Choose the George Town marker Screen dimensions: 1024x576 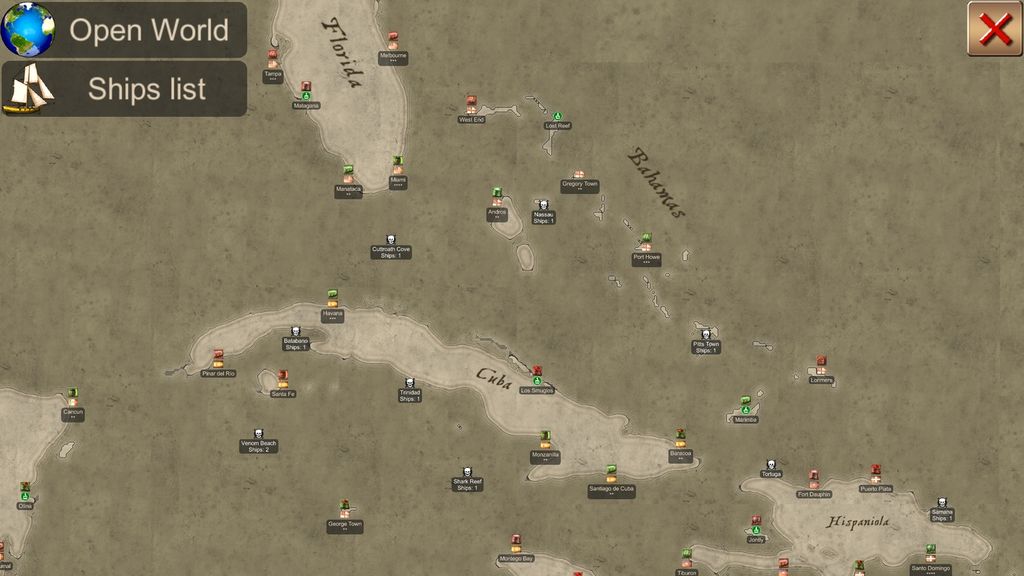coord(345,510)
